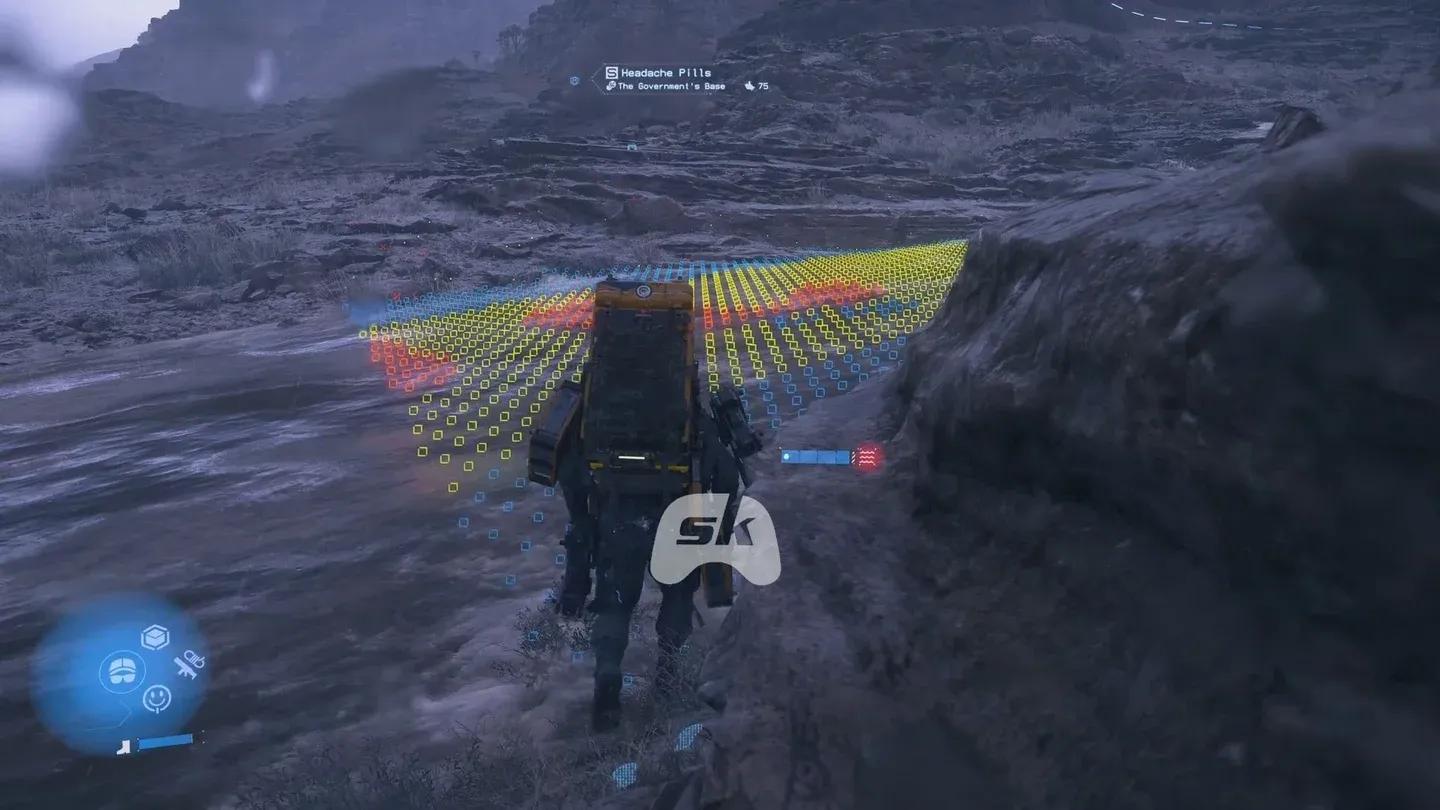1440x810 pixels.
Task: Click the shield marker left of the mission banner
Action: 575,80
